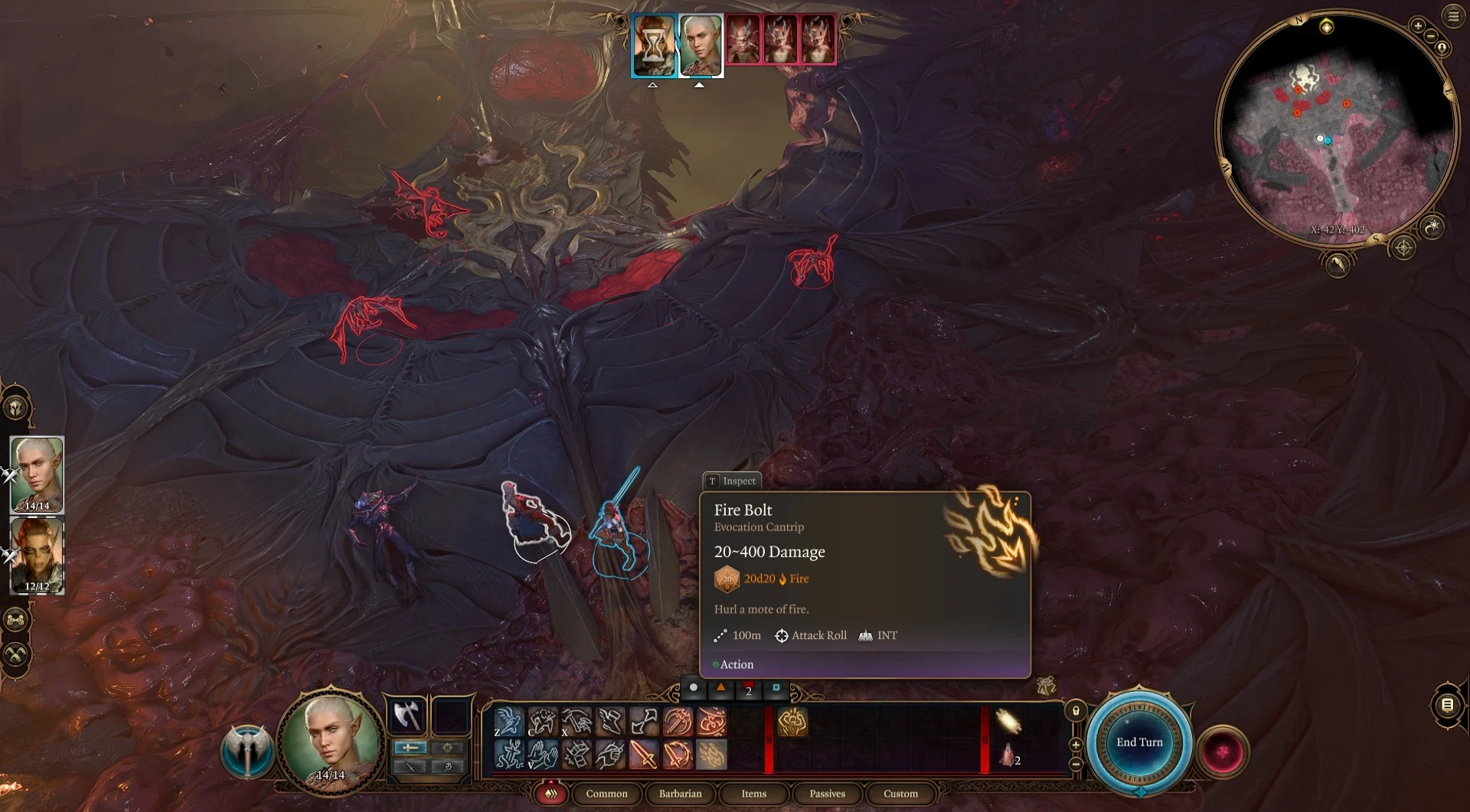
Task: Switch to the Passives tab
Action: pyautogui.click(x=827, y=794)
